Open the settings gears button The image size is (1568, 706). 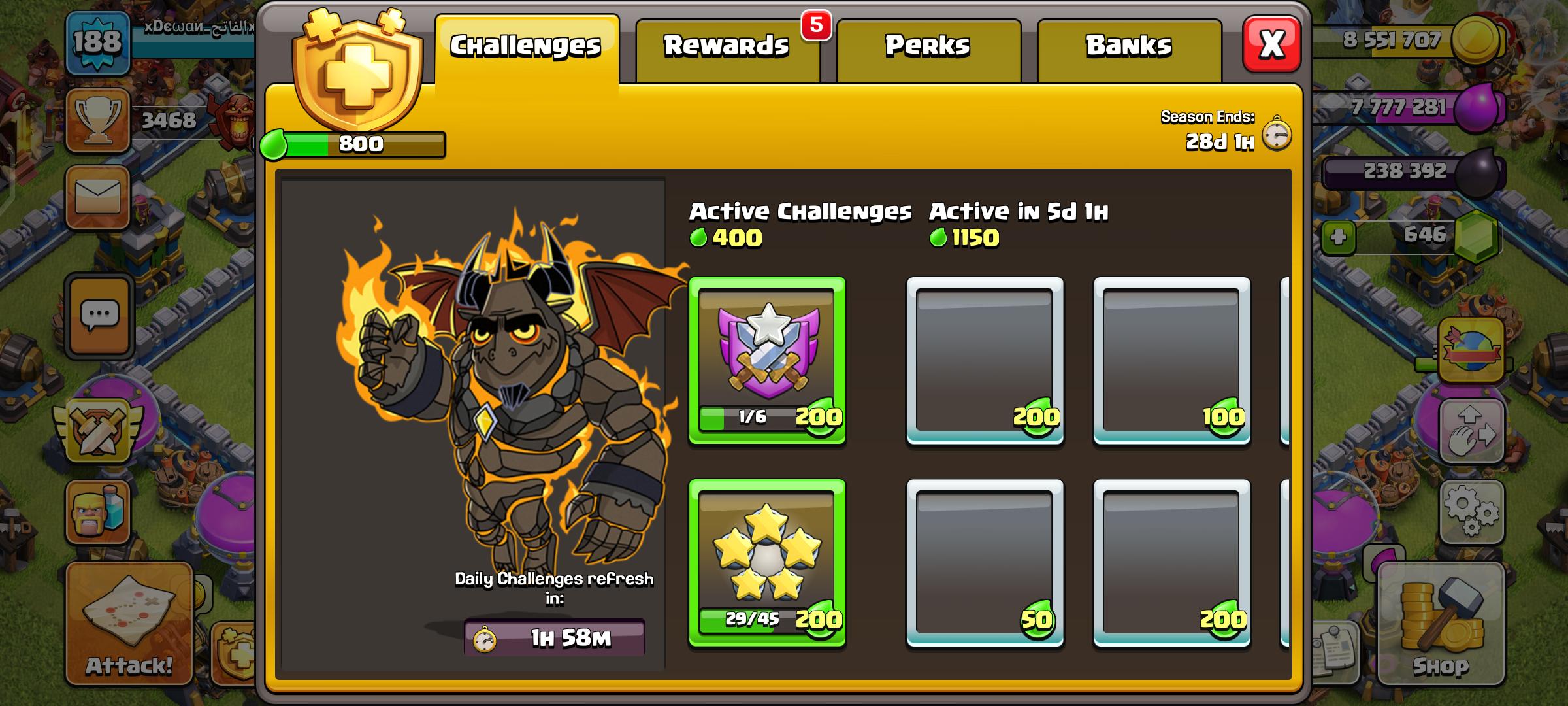click(1471, 511)
